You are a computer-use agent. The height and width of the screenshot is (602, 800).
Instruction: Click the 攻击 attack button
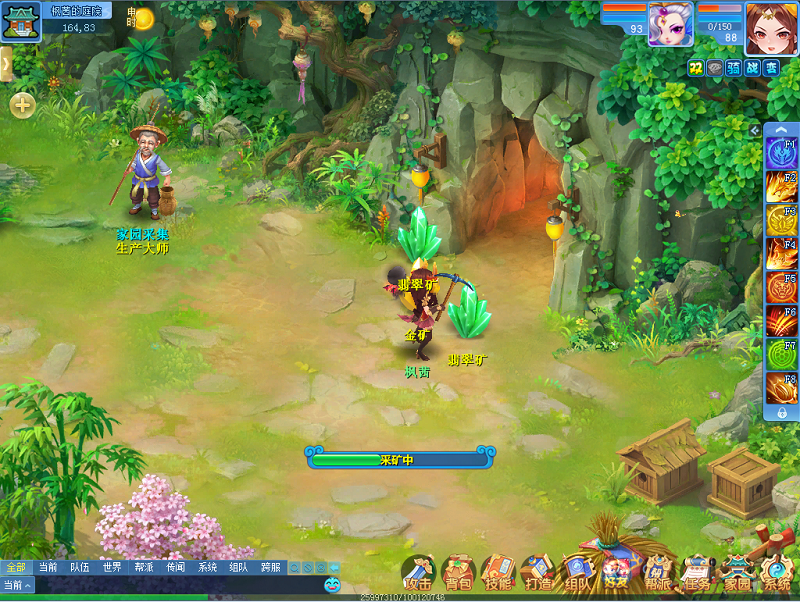point(419,573)
